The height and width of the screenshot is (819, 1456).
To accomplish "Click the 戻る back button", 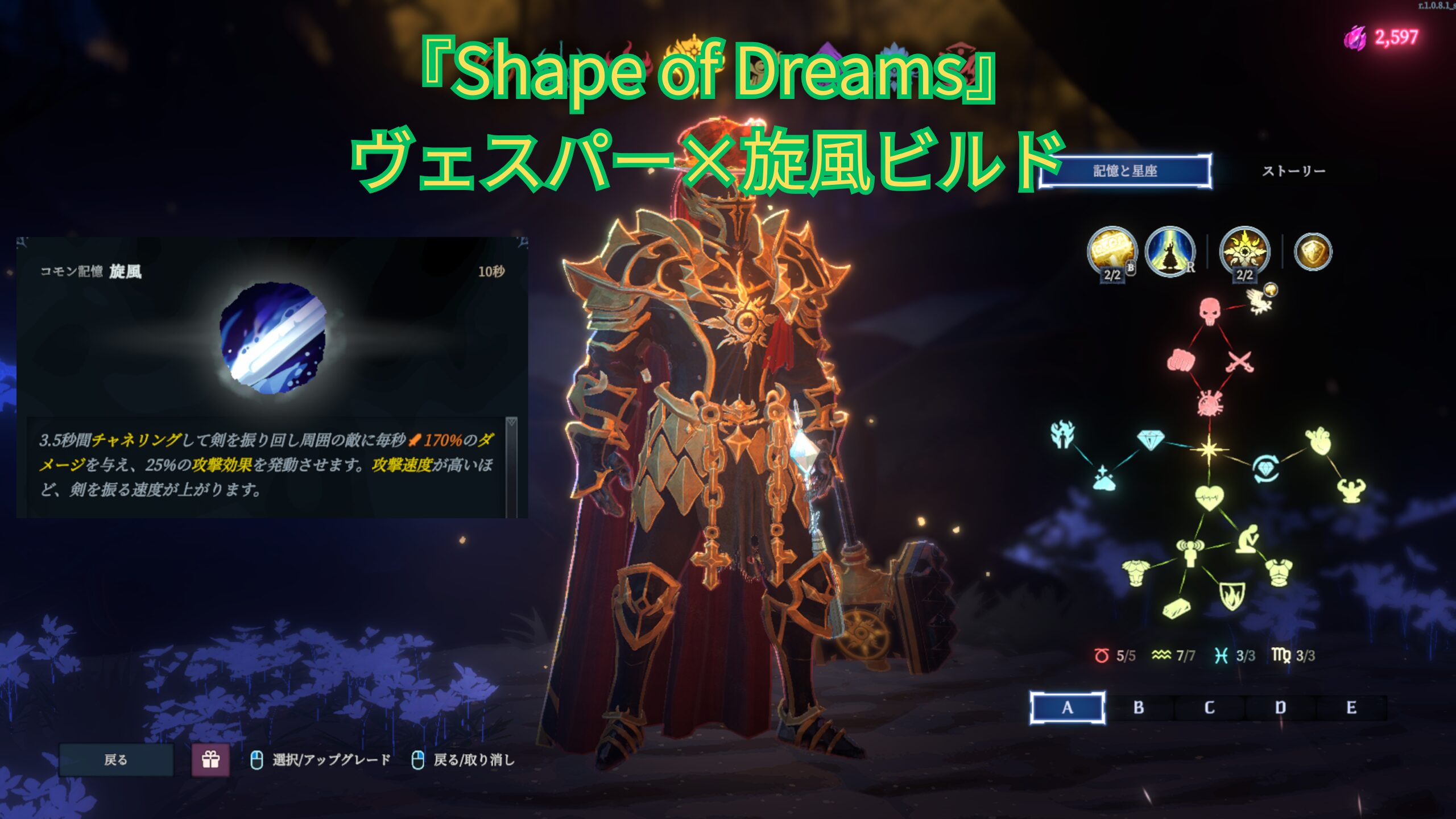I will coord(116,759).
